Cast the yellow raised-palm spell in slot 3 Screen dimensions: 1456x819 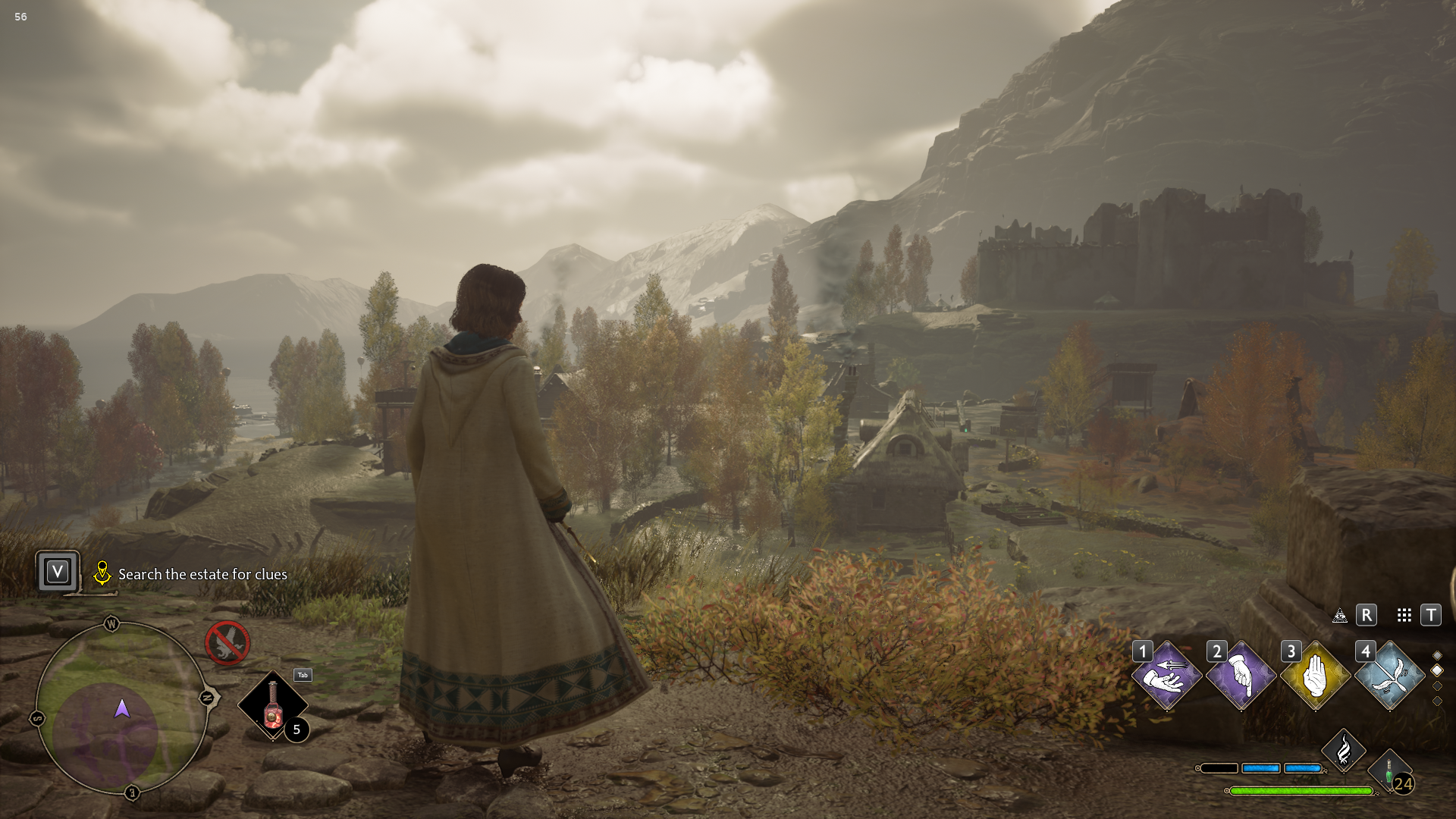[x=1315, y=676]
